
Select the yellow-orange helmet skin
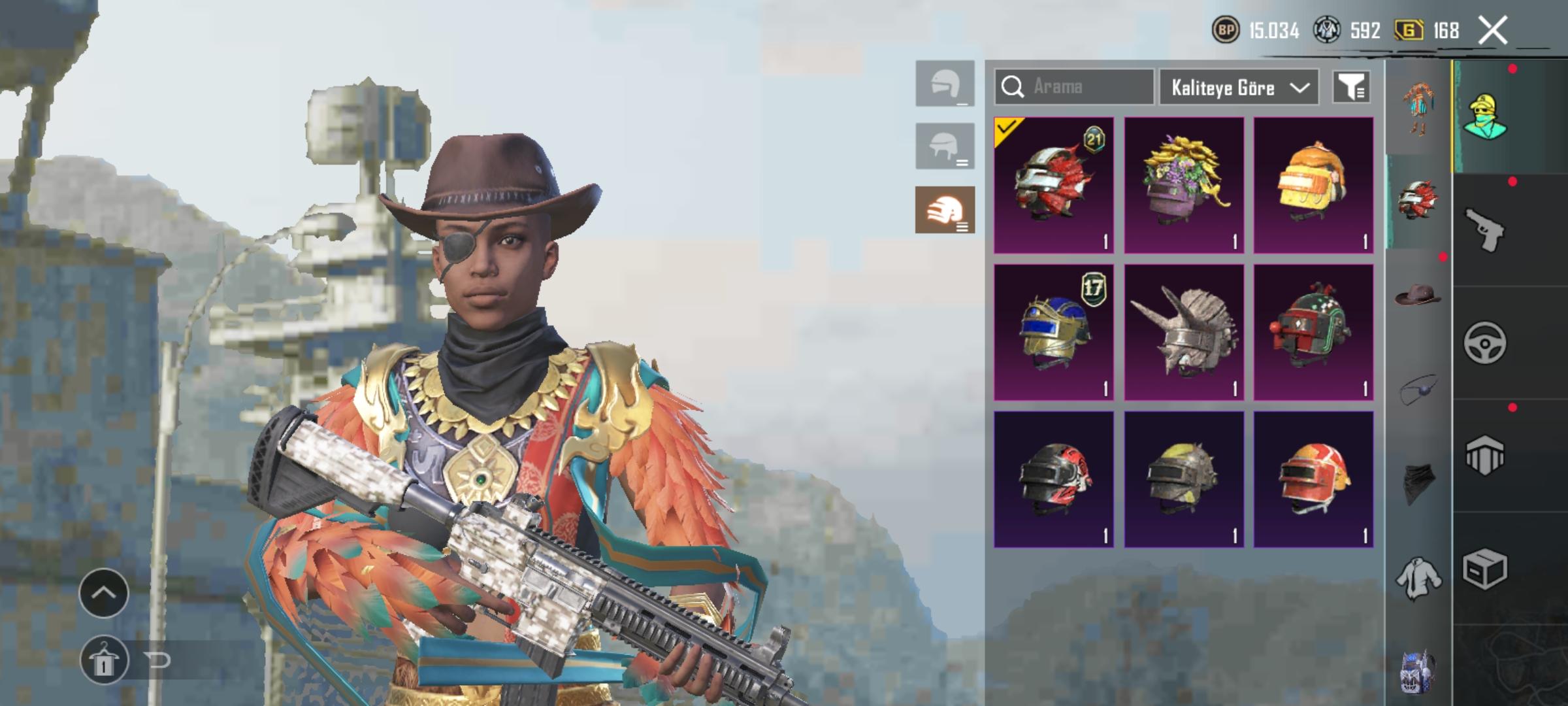pos(1313,185)
